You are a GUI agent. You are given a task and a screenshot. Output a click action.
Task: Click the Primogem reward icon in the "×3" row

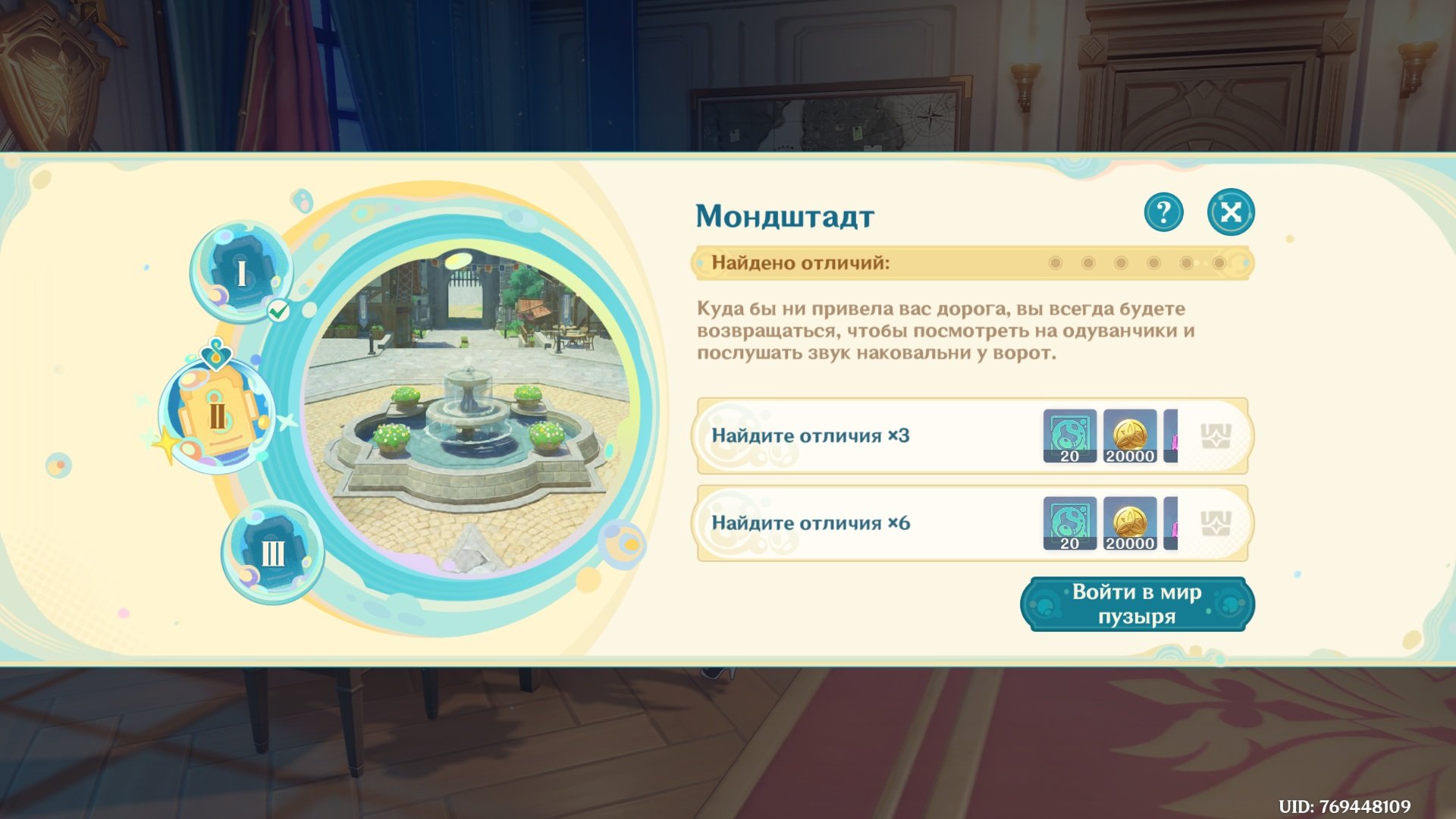point(1070,435)
